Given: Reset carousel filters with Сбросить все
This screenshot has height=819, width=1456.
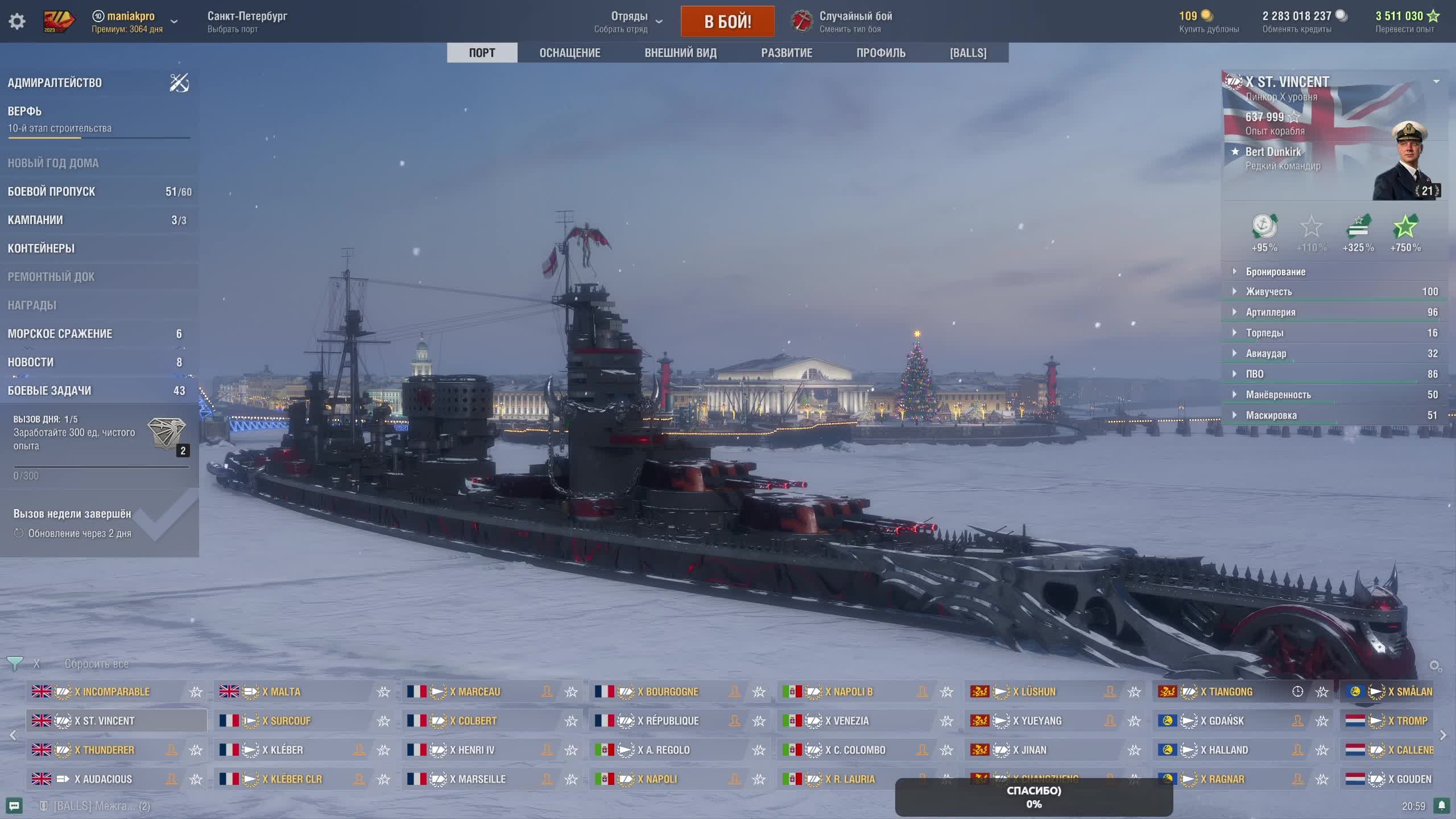Looking at the screenshot, I should tap(96, 664).
